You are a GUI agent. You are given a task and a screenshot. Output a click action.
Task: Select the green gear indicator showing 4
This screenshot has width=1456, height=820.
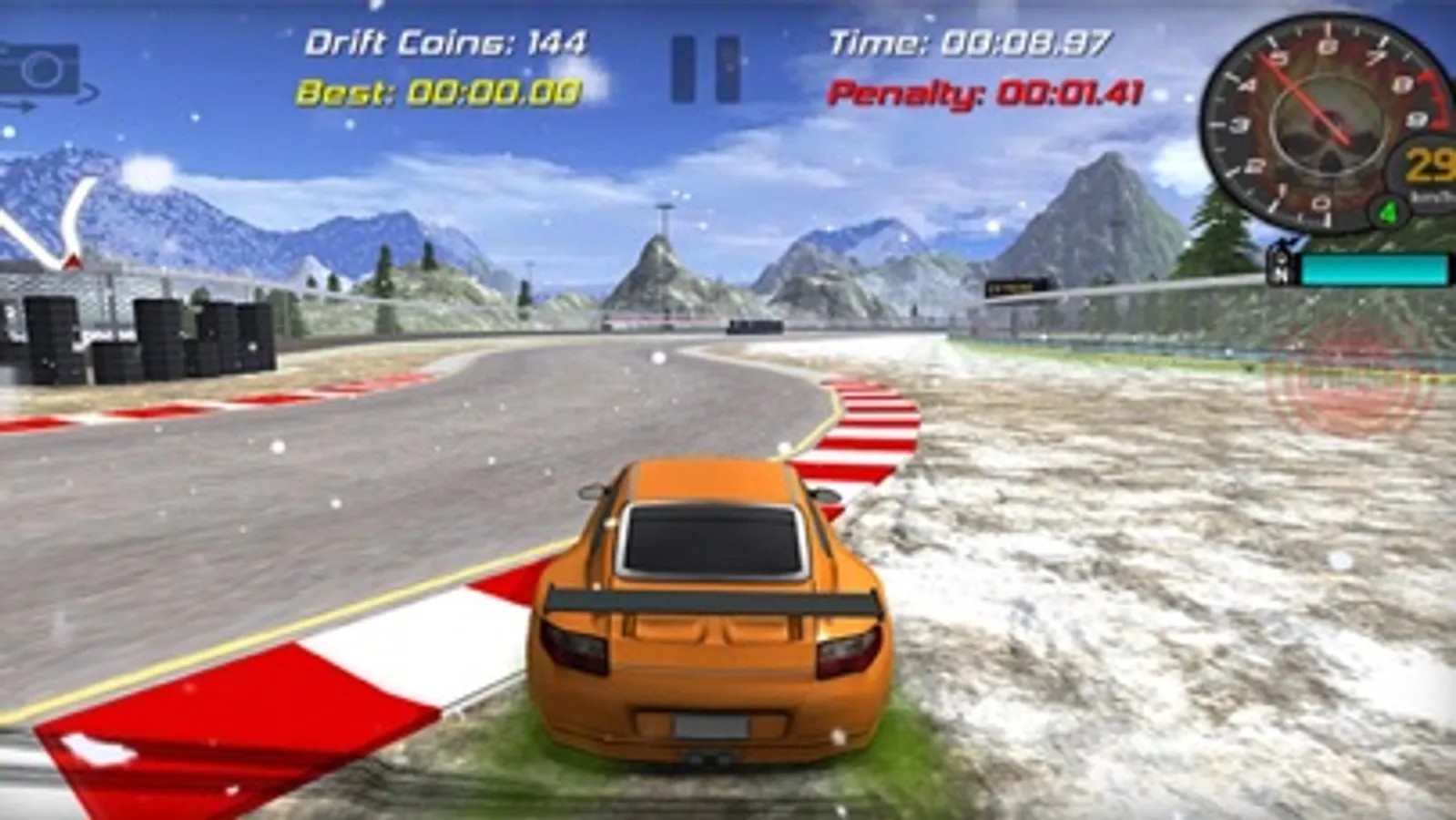[x=1388, y=211]
